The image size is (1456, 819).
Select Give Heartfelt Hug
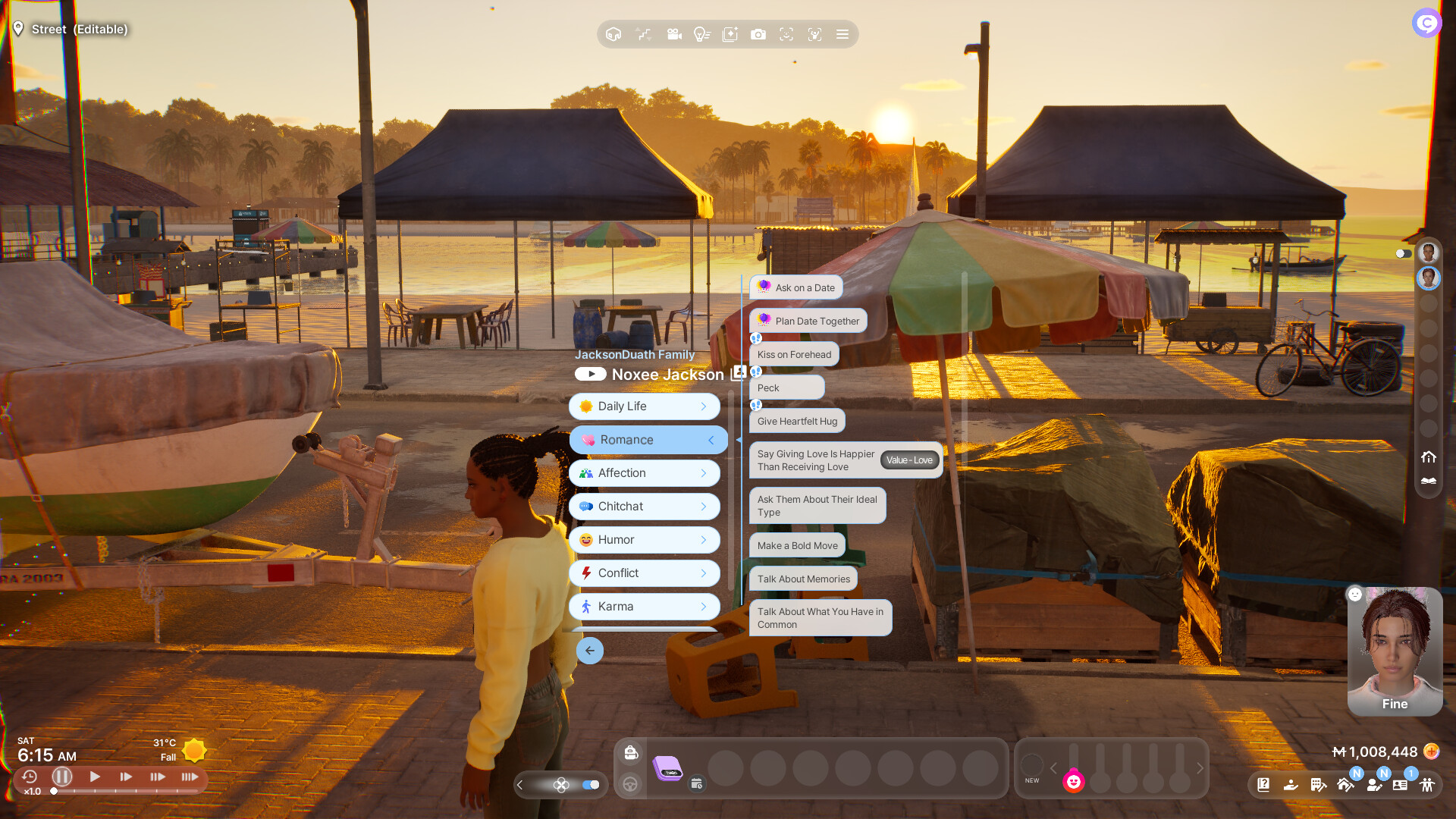click(797, 421)
